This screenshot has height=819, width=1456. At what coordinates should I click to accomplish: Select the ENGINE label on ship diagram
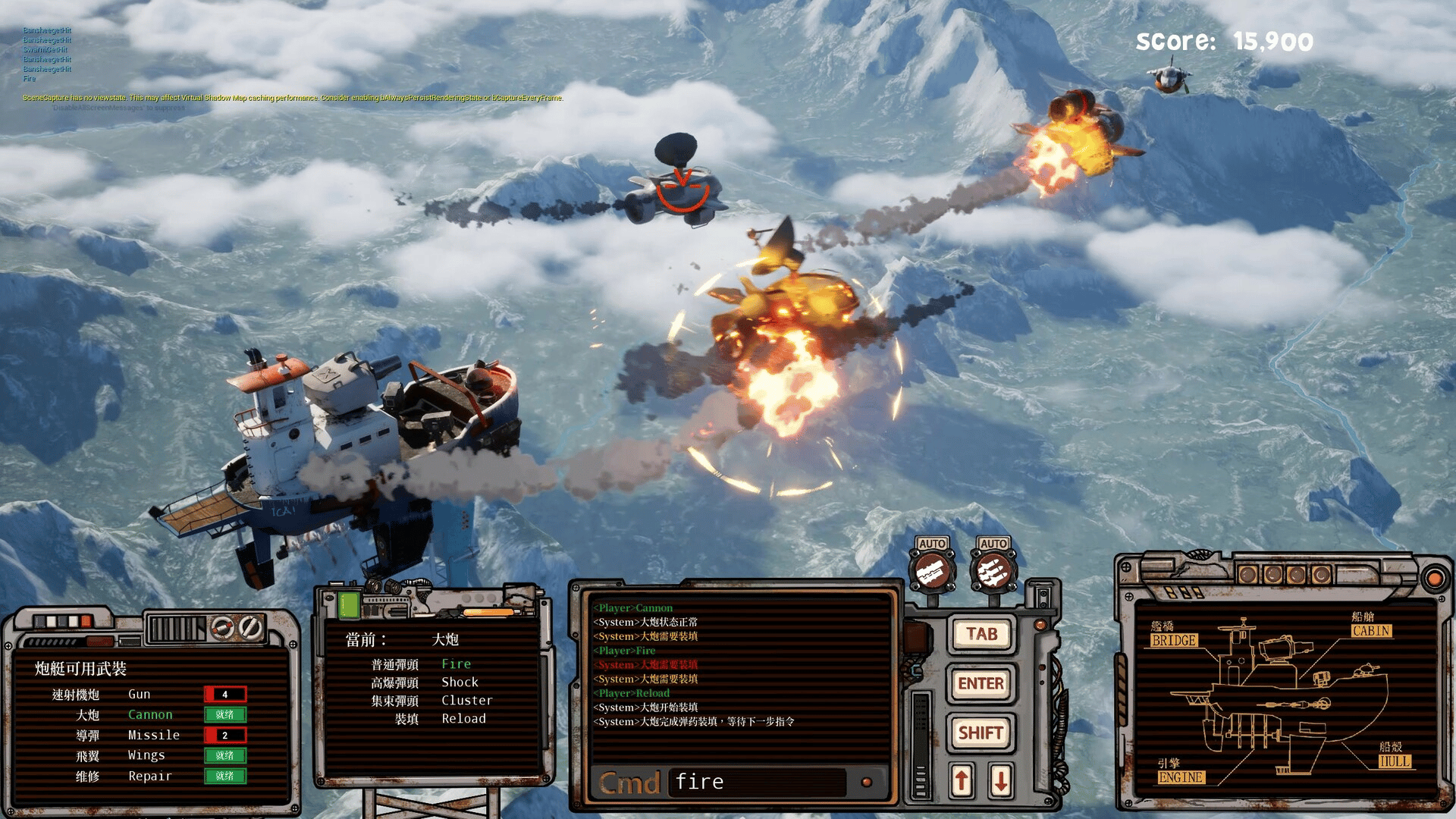tap(1181, 777)
